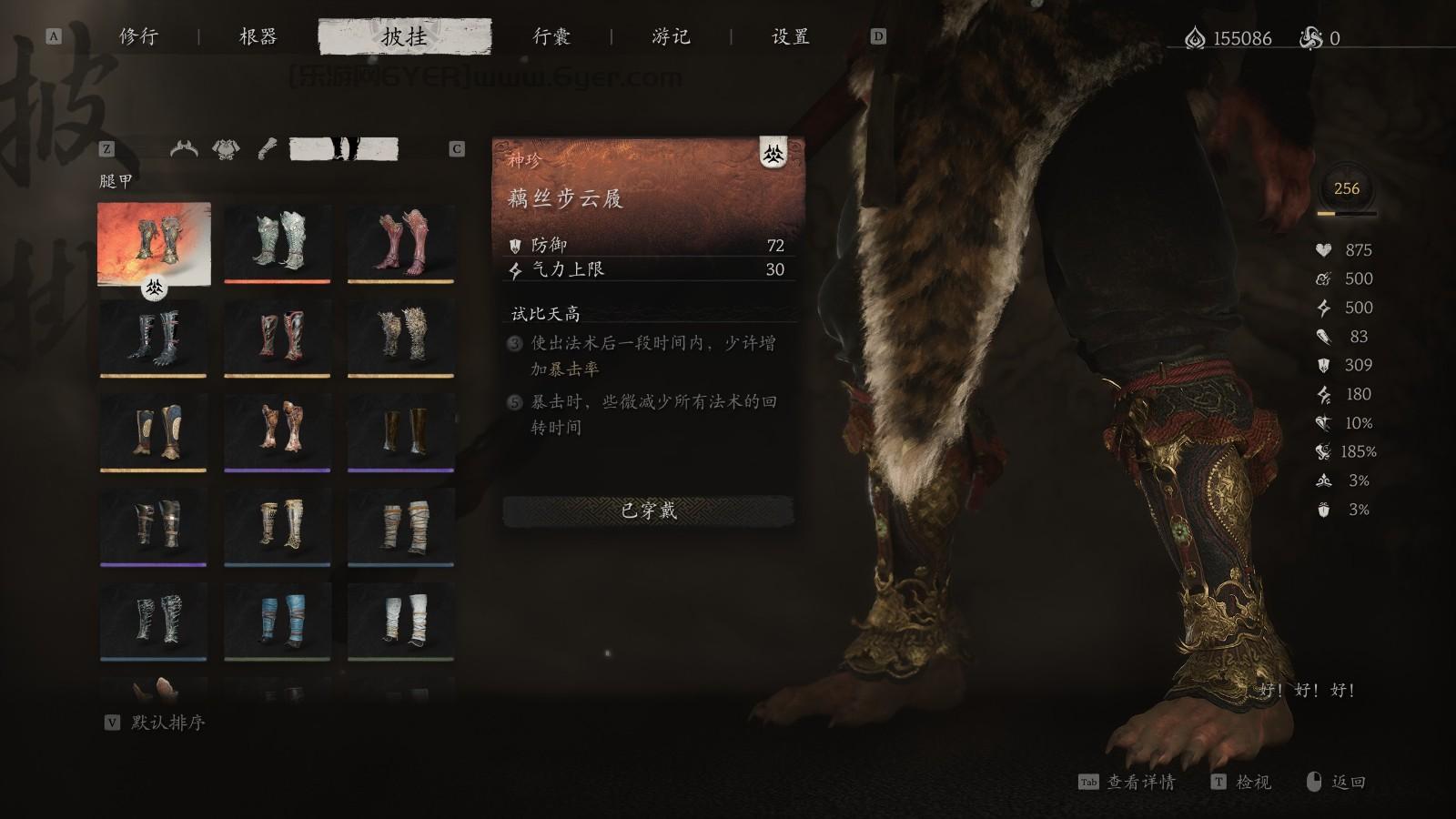The image size is (1456, 819).
Task: Select the head armor slot icon
Action: (x=182, y=147)
